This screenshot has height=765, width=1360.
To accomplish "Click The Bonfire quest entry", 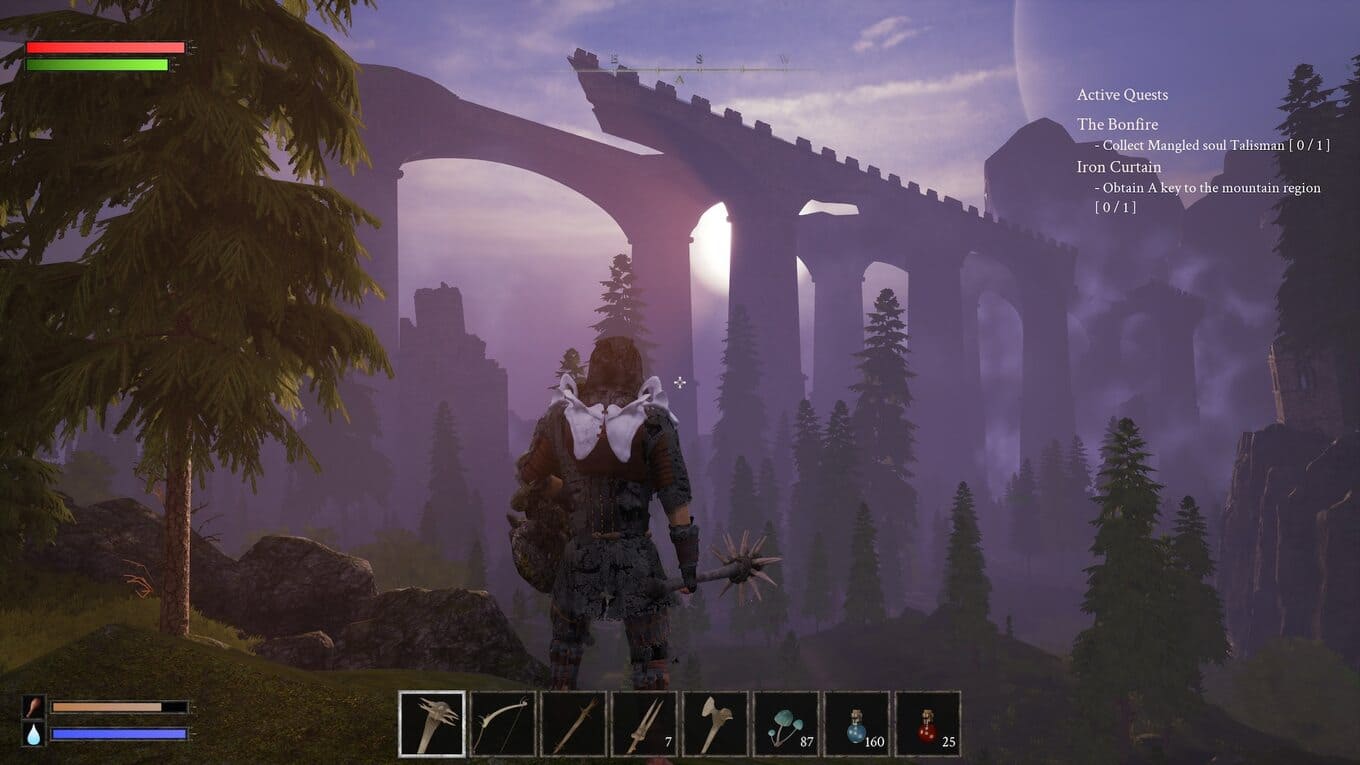I will point(1117,125).
